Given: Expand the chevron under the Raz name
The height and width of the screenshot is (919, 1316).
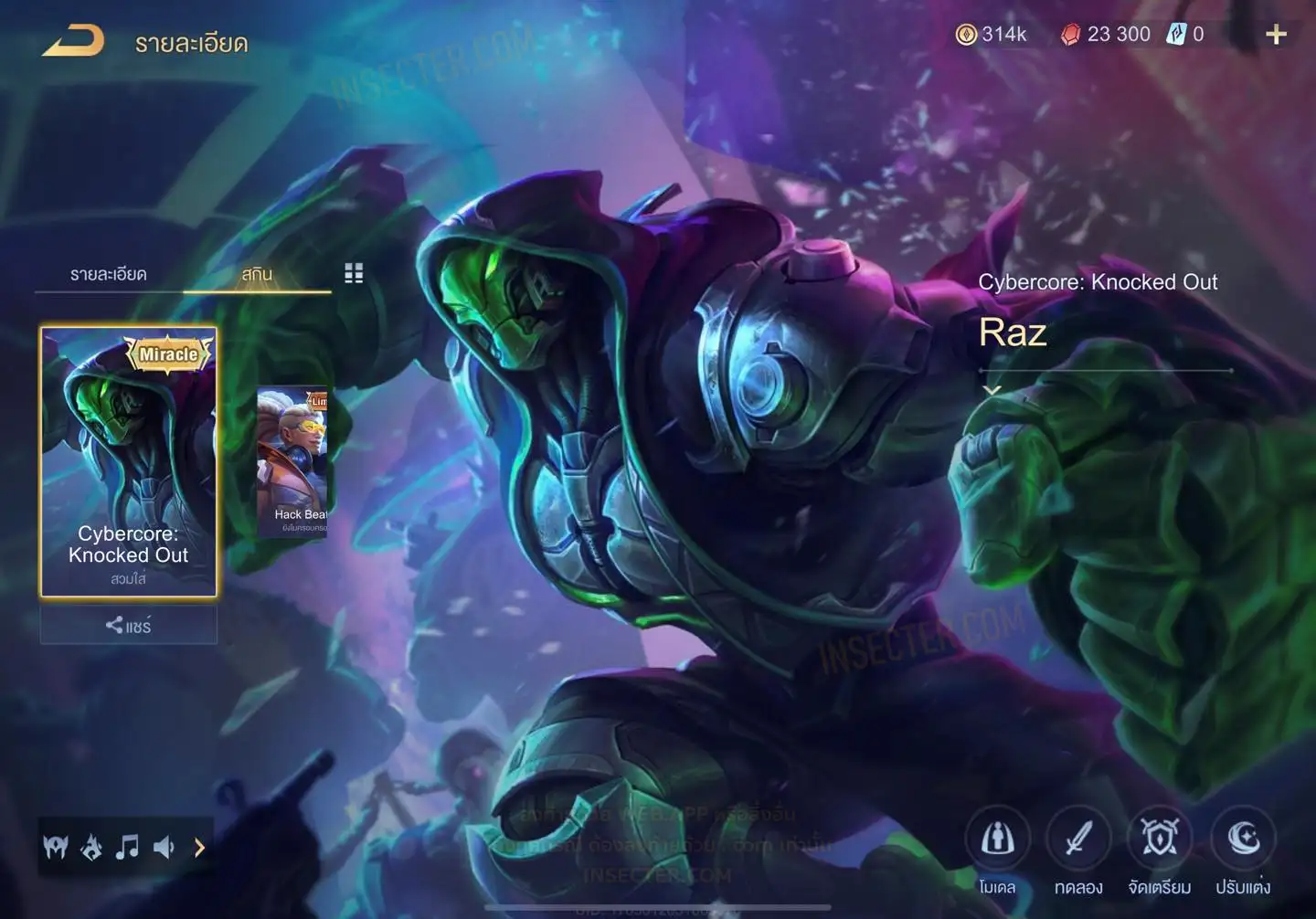Looking at the screenshot, I should pos(992,390).
